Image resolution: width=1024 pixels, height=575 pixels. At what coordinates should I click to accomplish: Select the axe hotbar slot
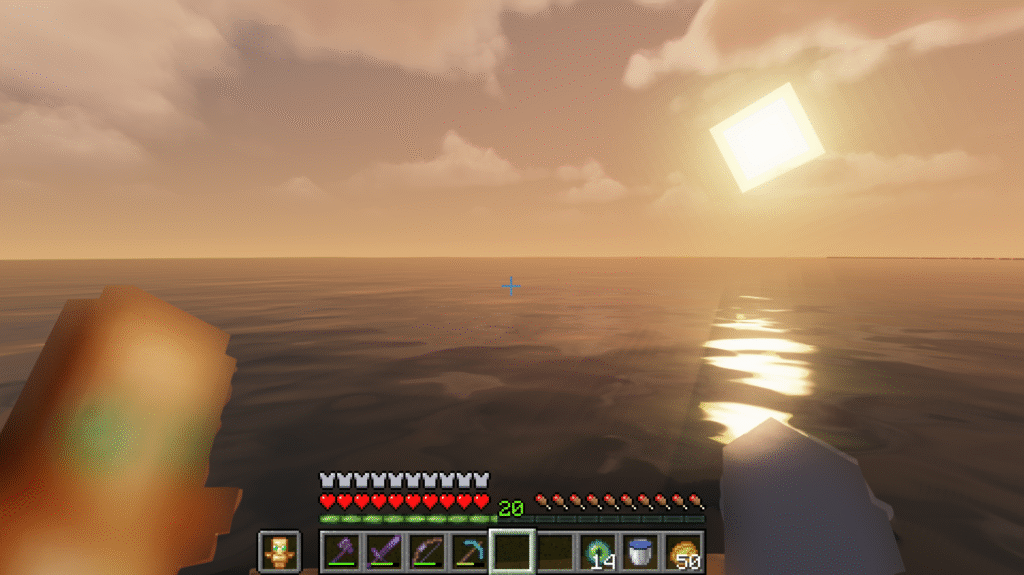[341, 551]
